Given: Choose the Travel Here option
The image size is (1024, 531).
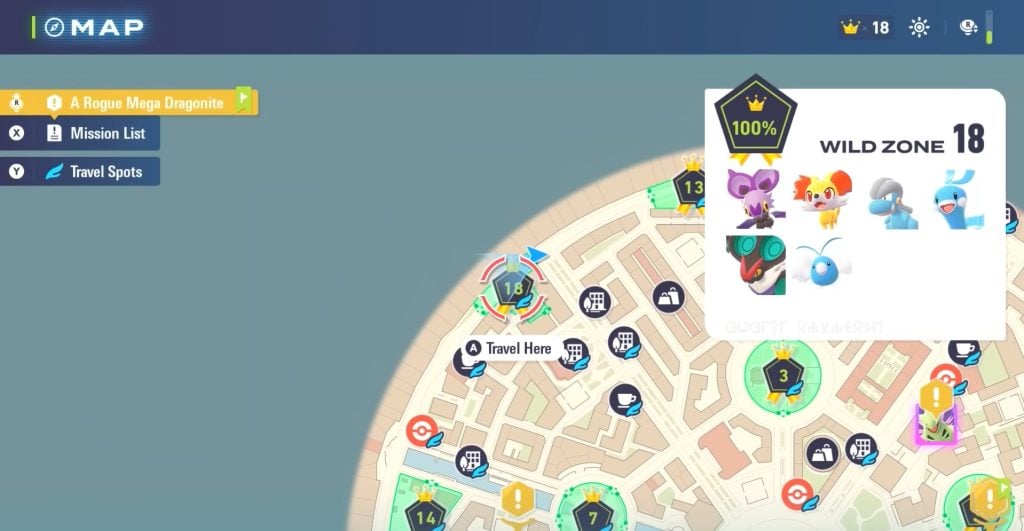Looking at the screenshot, I should coord(509,348).
